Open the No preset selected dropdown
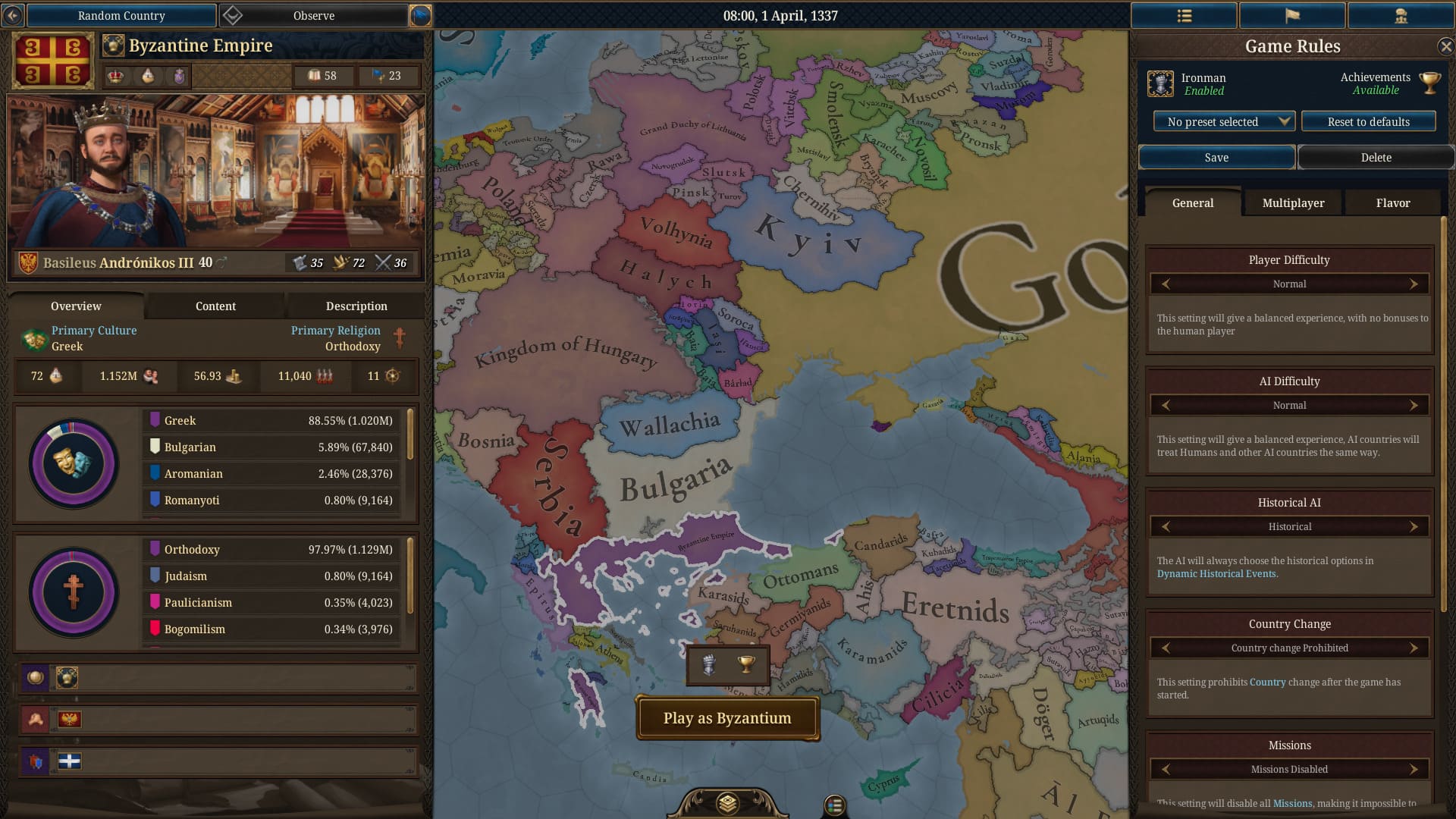The width and height of the screenshot is (1456, 819). click(1222, 121)
